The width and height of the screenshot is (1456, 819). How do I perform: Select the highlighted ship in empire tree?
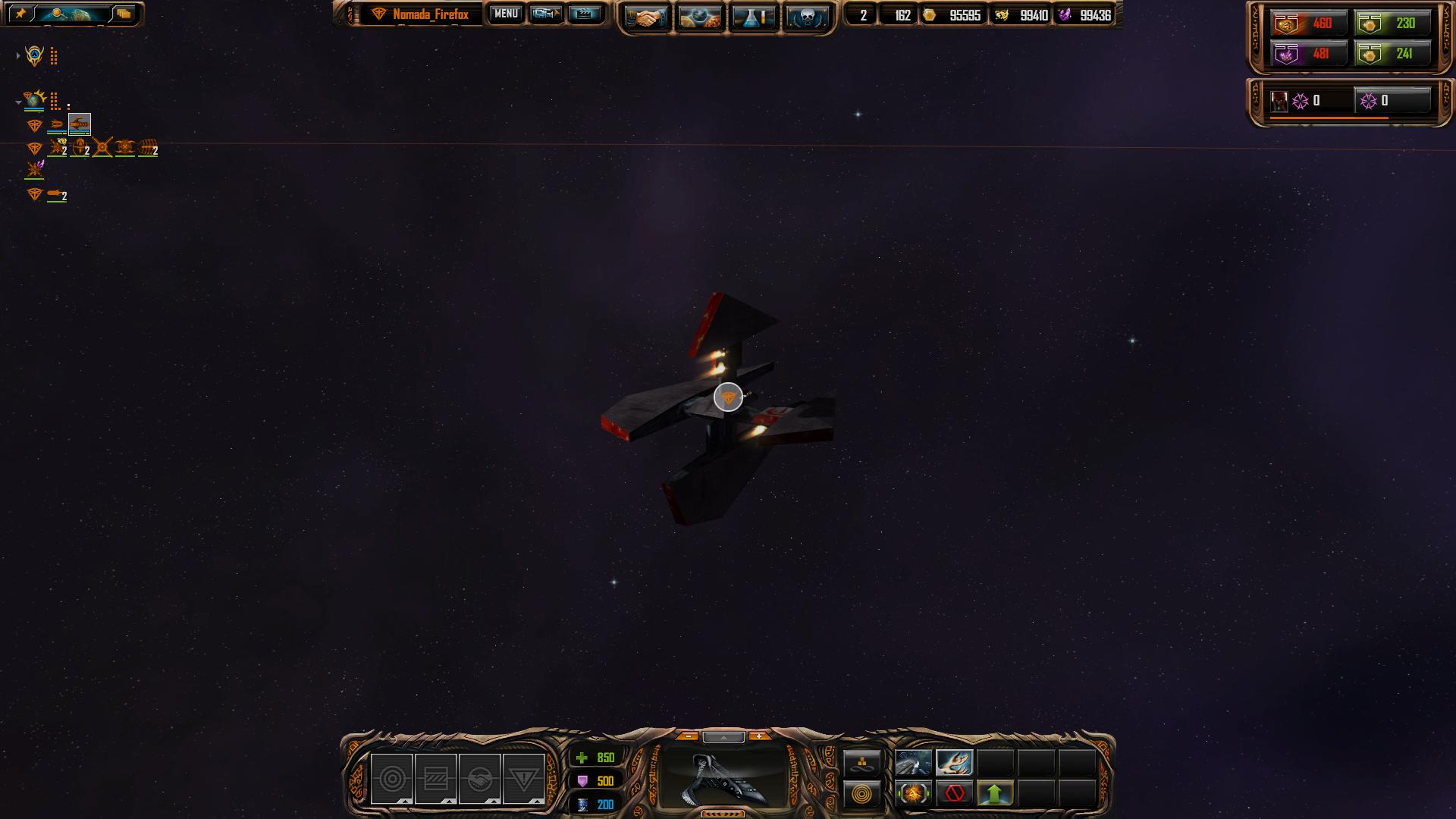[80, 124]
